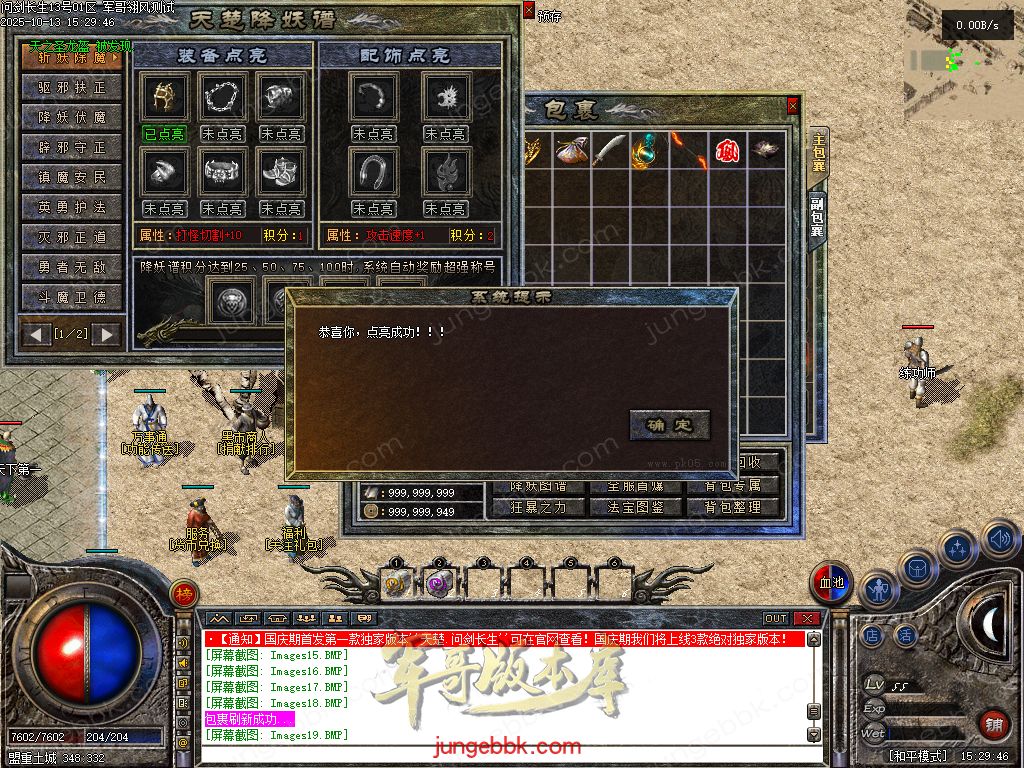Select the lit golden helmet equipment slot
Image resolution: width=1024 pixels, height=768 pixels.
tap(163, 97)
